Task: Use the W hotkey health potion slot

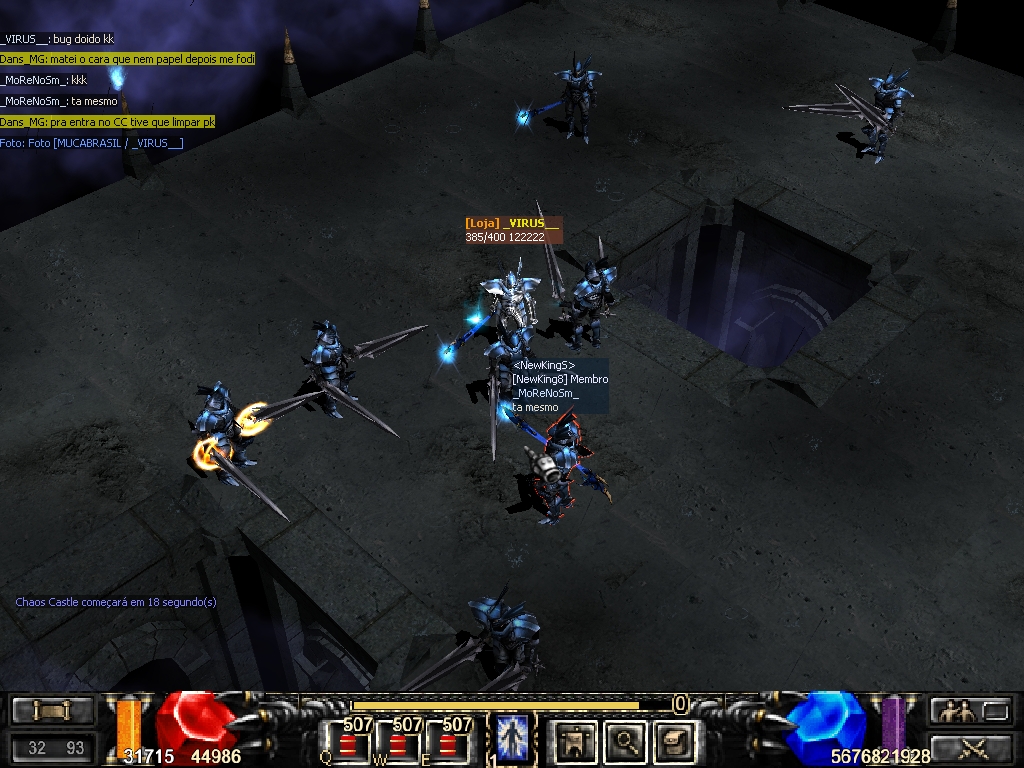Action: [398, 742]
